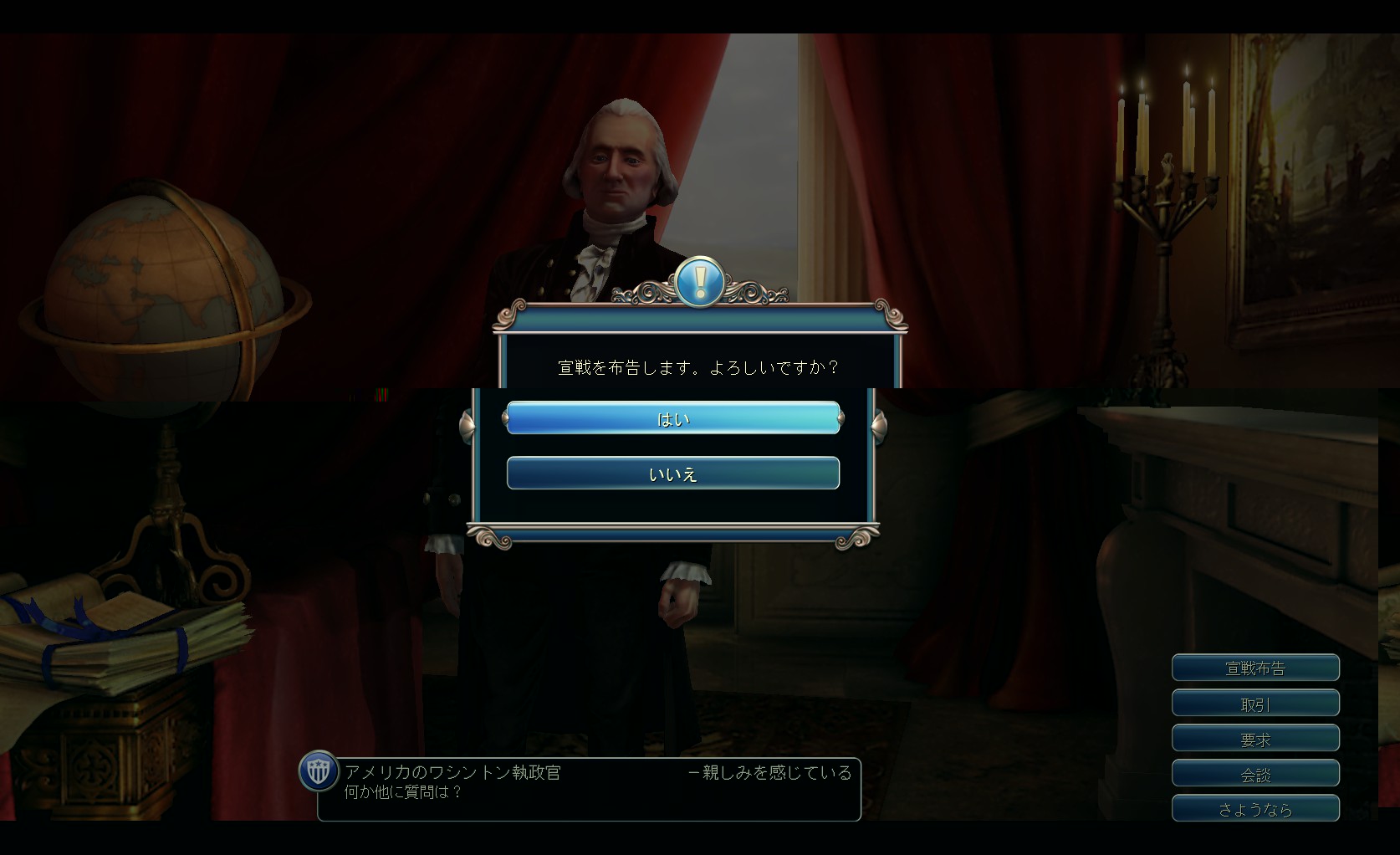This screenshot has height=855, width=1400.
Task: Click the American shield emblem icon
Action: click(x=319, y=771)
